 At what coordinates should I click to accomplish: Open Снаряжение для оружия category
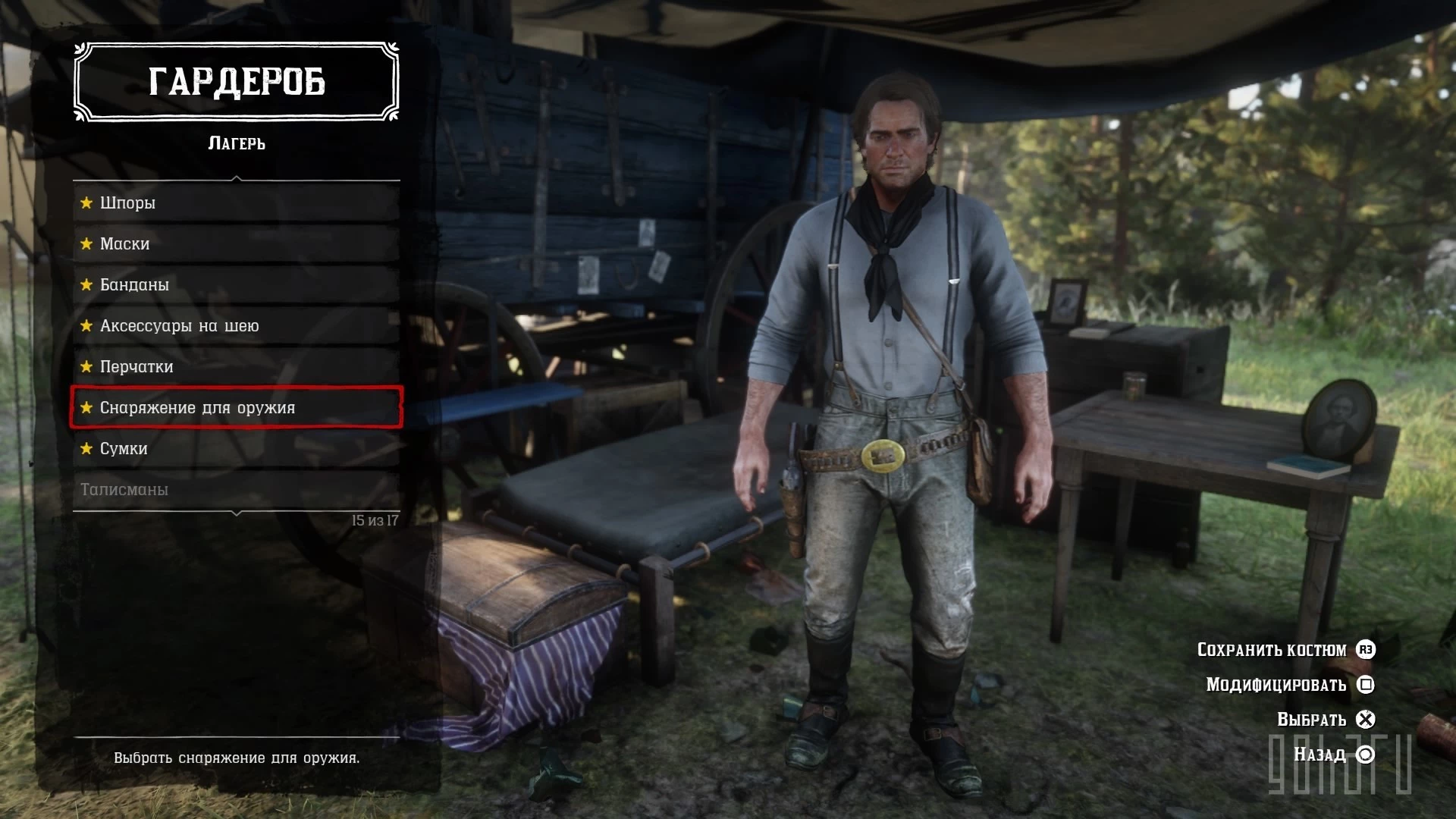point(236,407)
